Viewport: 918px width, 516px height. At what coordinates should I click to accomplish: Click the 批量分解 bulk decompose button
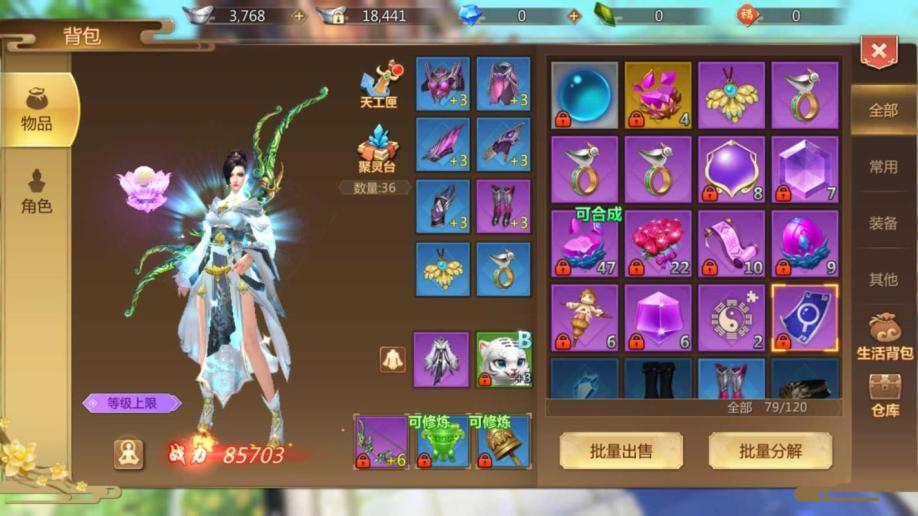click(x=770, y=451)
